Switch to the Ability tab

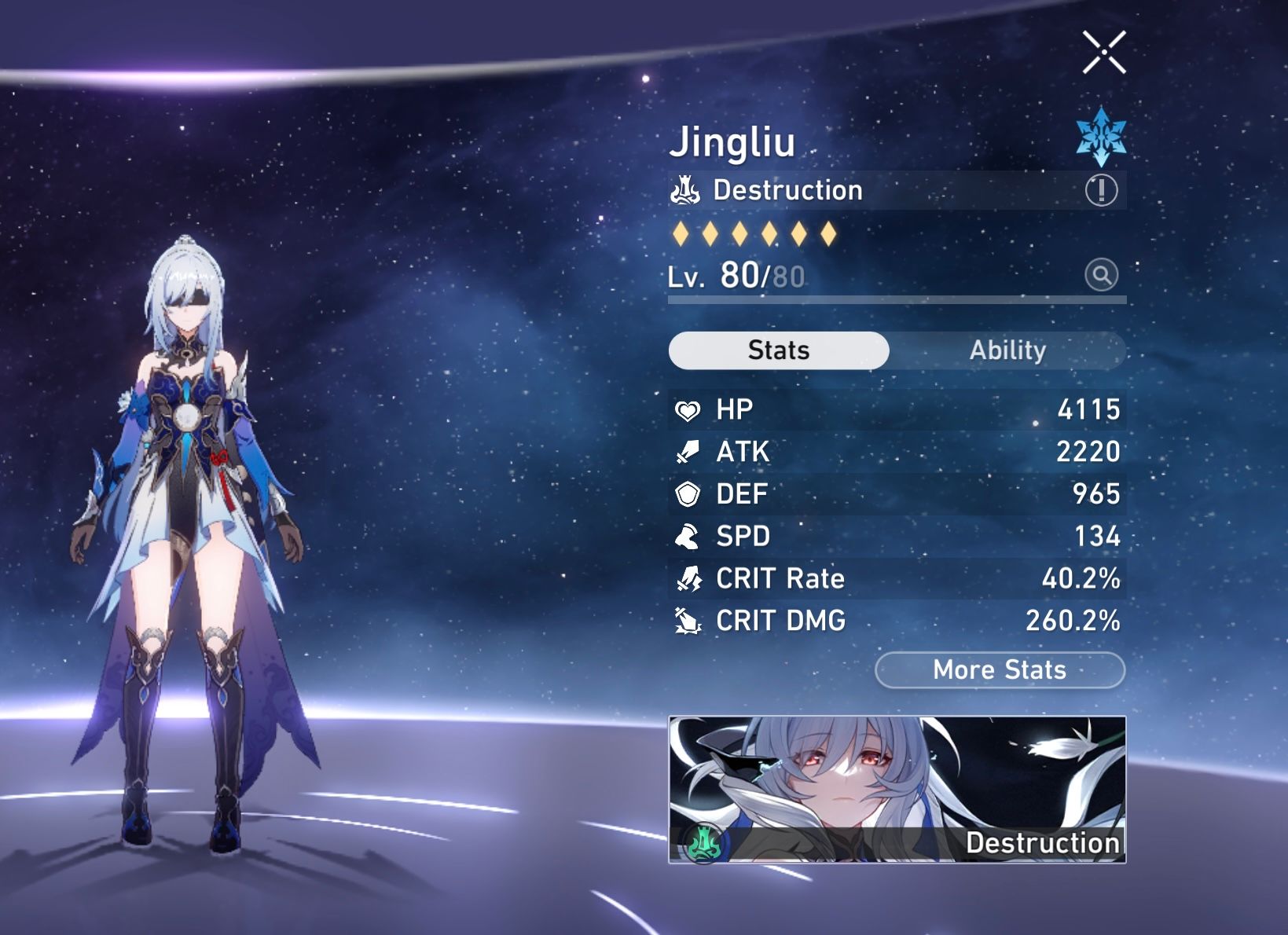1008,350
